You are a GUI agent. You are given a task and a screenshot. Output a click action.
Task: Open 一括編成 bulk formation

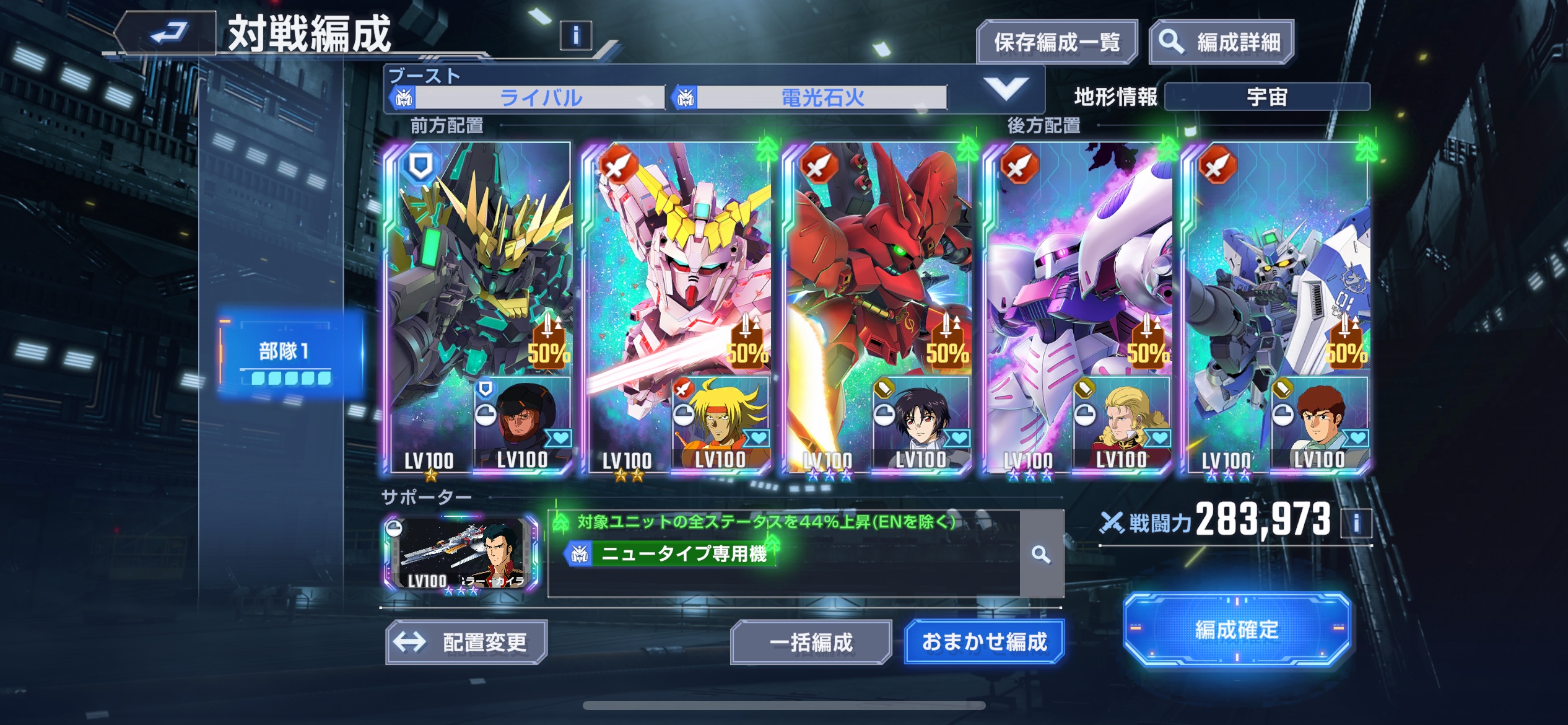click(811, 642)
